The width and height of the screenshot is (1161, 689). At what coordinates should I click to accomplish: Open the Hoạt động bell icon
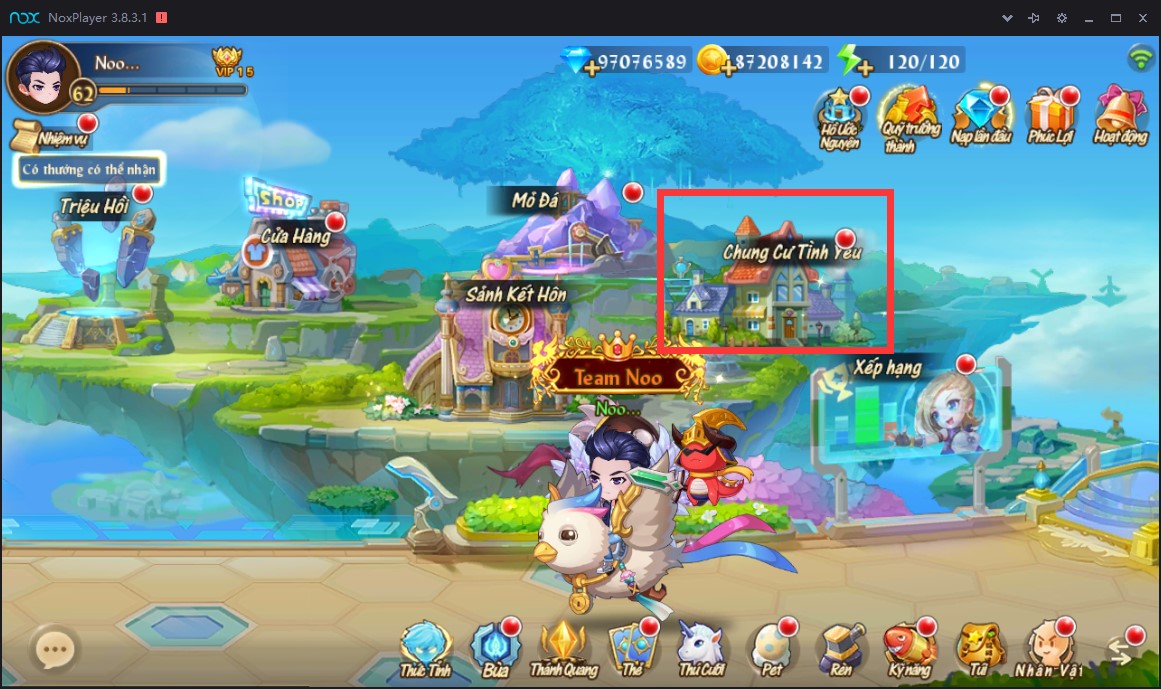coord(1120,115)
